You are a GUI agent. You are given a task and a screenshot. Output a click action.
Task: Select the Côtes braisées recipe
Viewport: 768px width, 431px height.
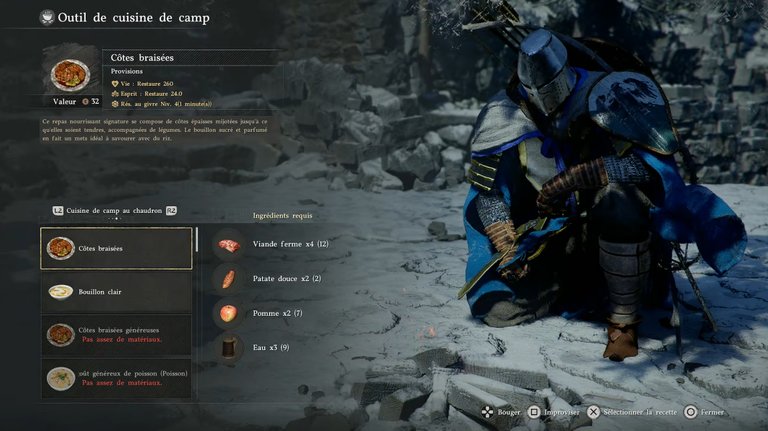(116, 248)
